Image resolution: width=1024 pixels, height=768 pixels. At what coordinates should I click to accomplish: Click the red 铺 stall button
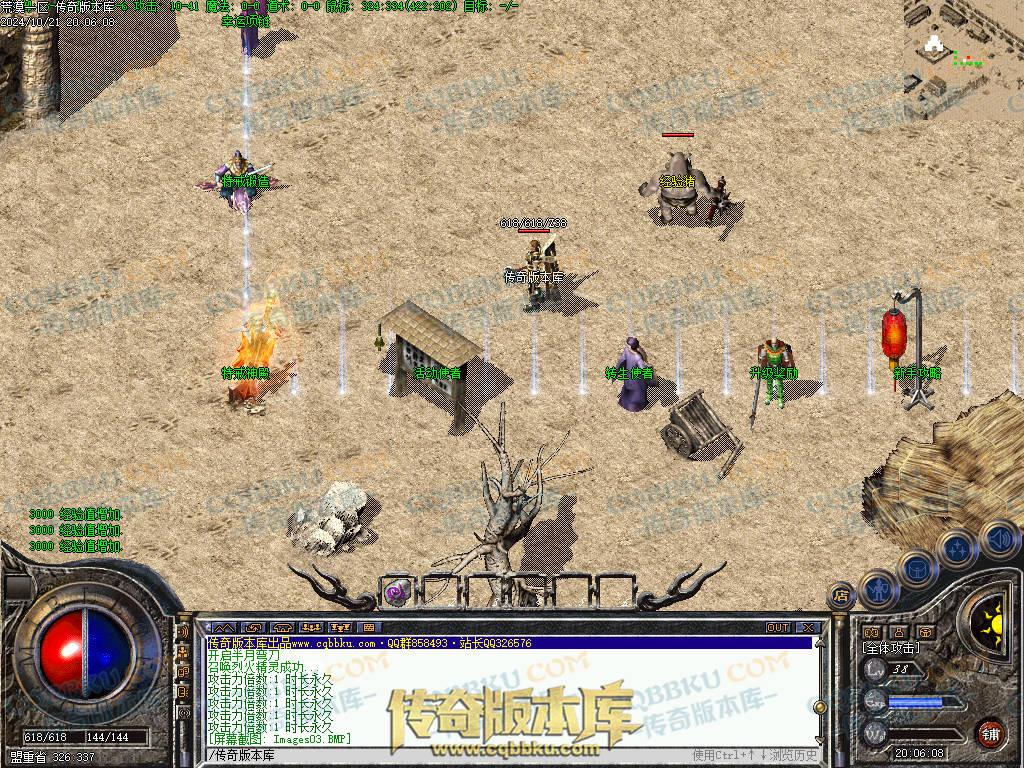[x=991, y=733]
